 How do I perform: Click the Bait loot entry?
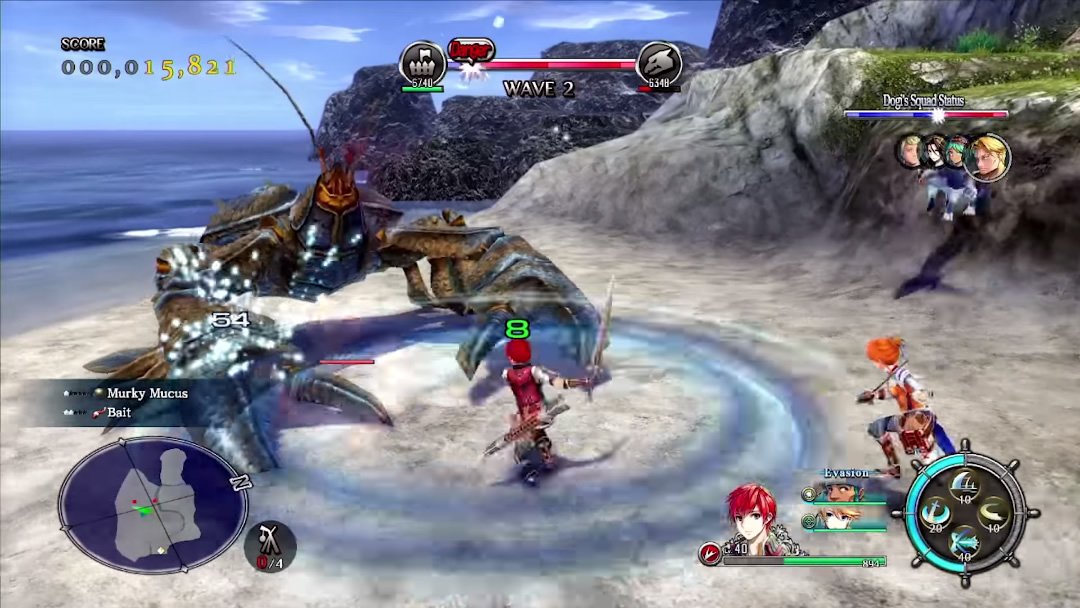119,412
